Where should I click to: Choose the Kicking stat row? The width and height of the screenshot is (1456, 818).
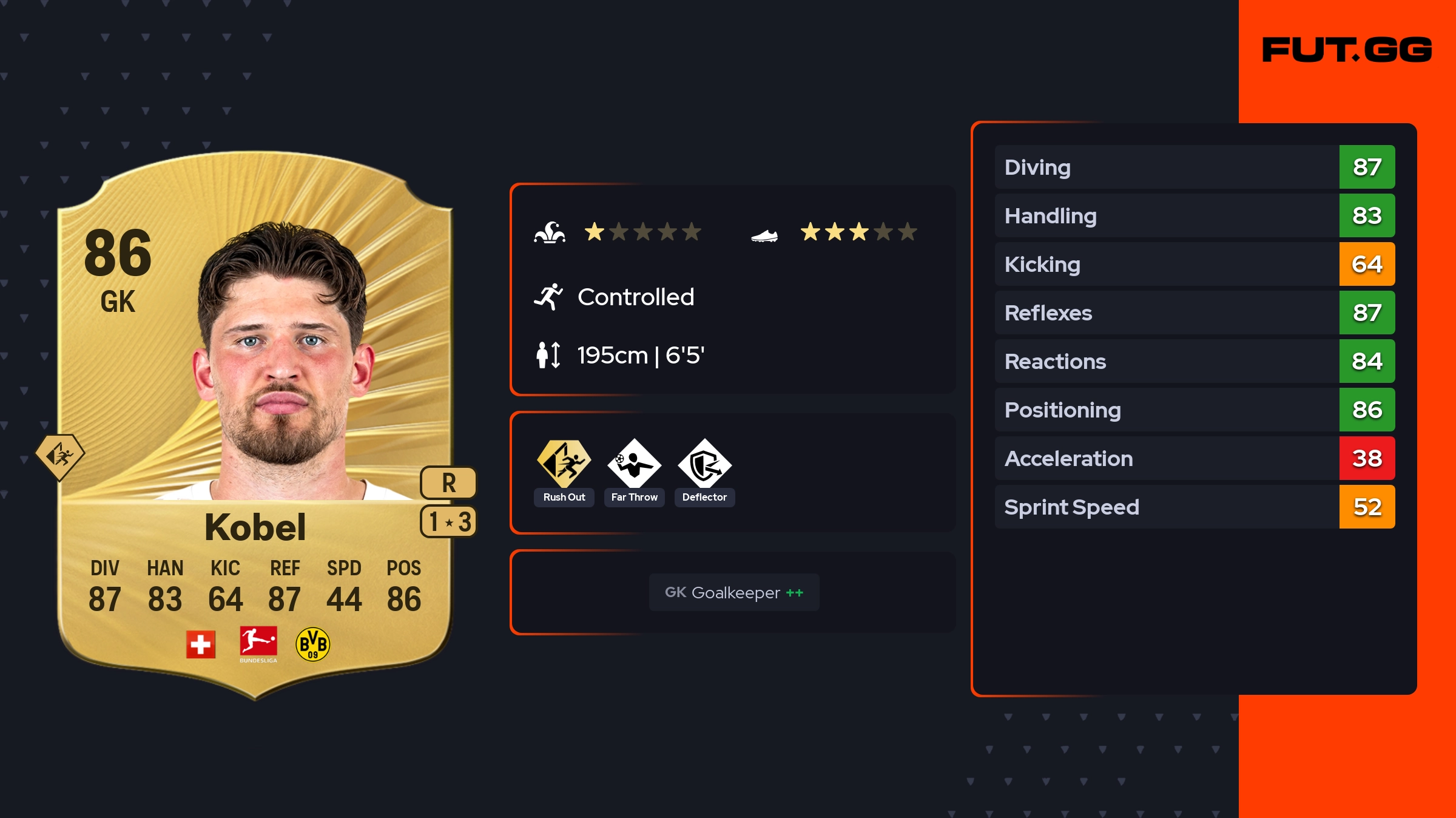click(1194, 264)
